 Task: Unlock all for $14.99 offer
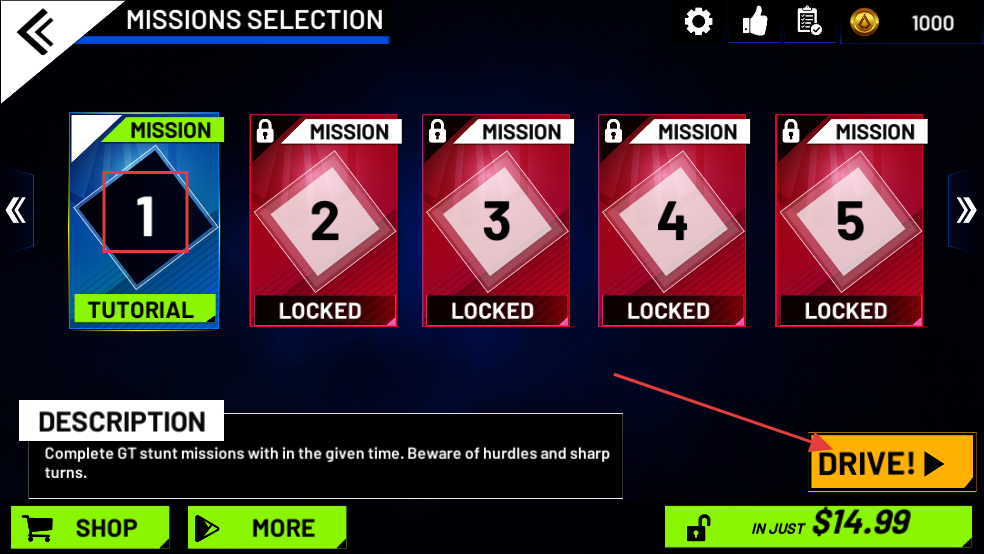click(x=817, y=525)
